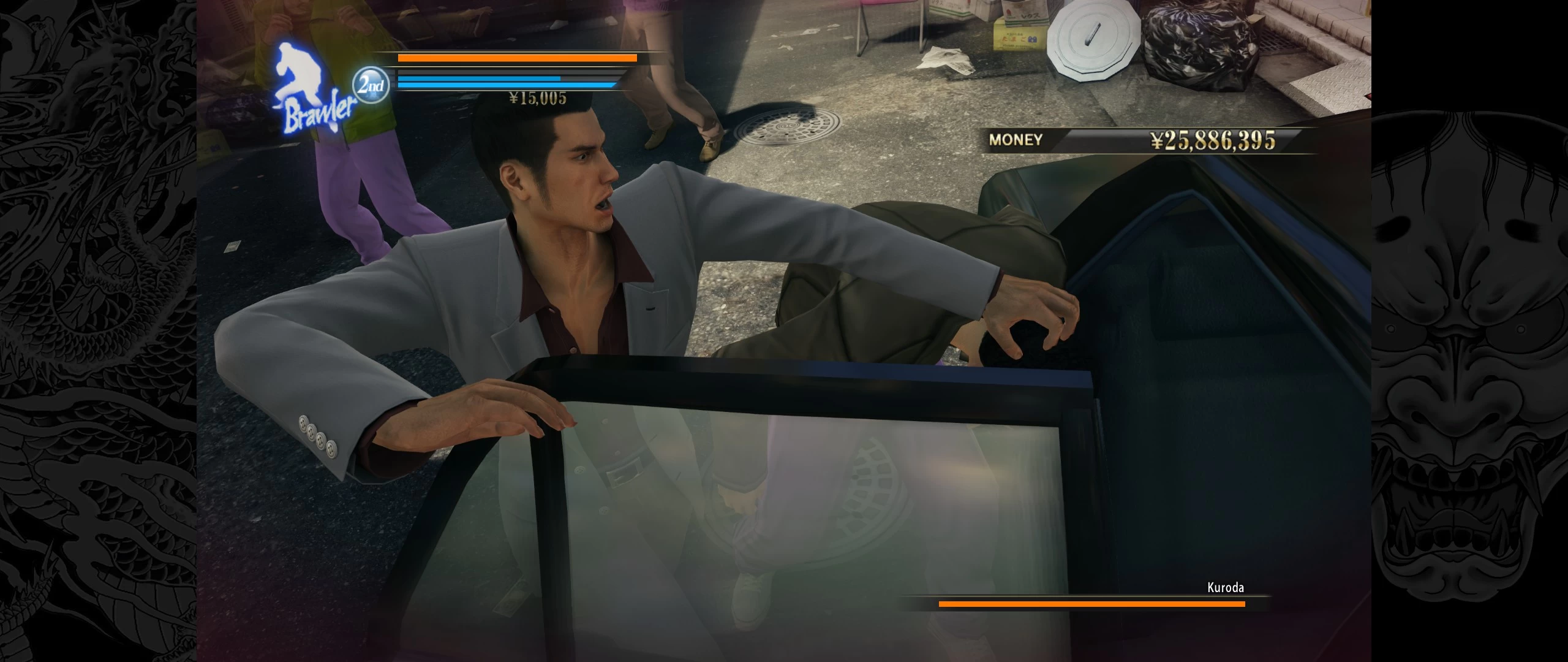Select the 2nd heat level badge
This screenshot has height=662, width=1568.
coord(371,86)
